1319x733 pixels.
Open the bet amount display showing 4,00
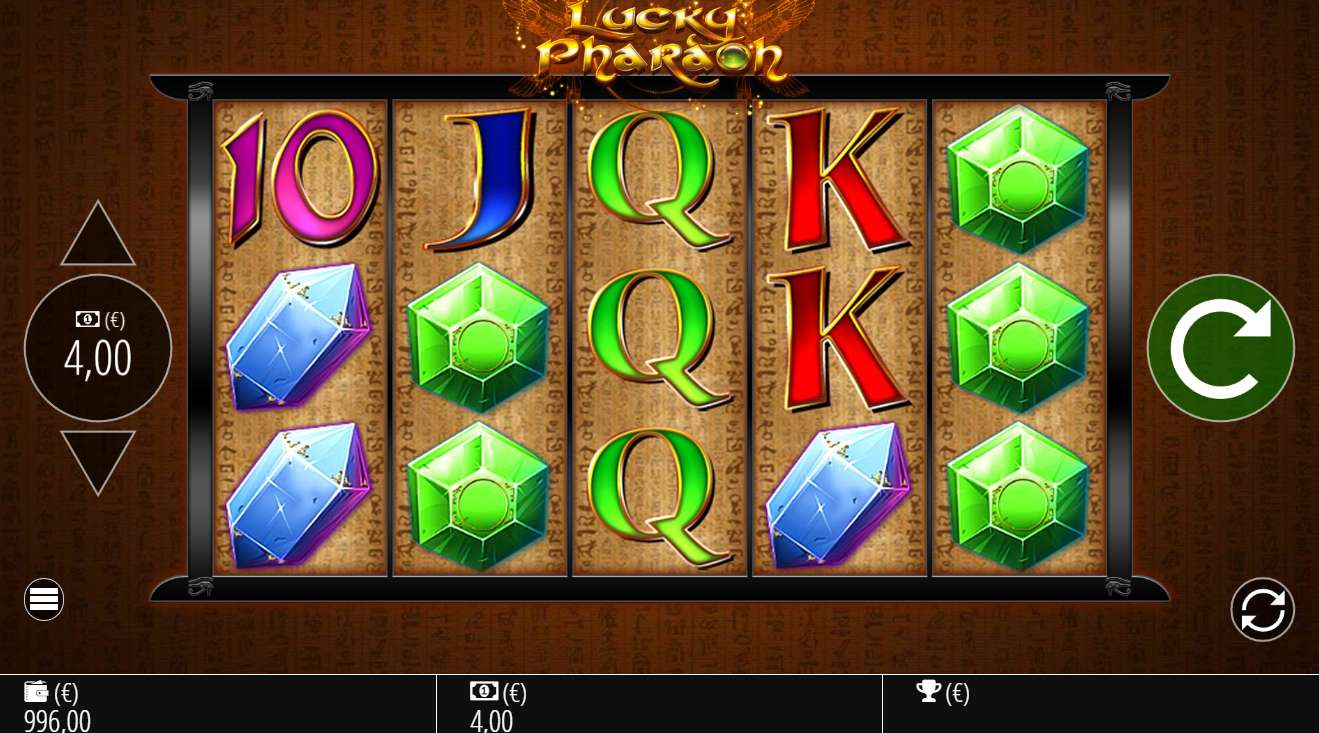coord(97,360)
